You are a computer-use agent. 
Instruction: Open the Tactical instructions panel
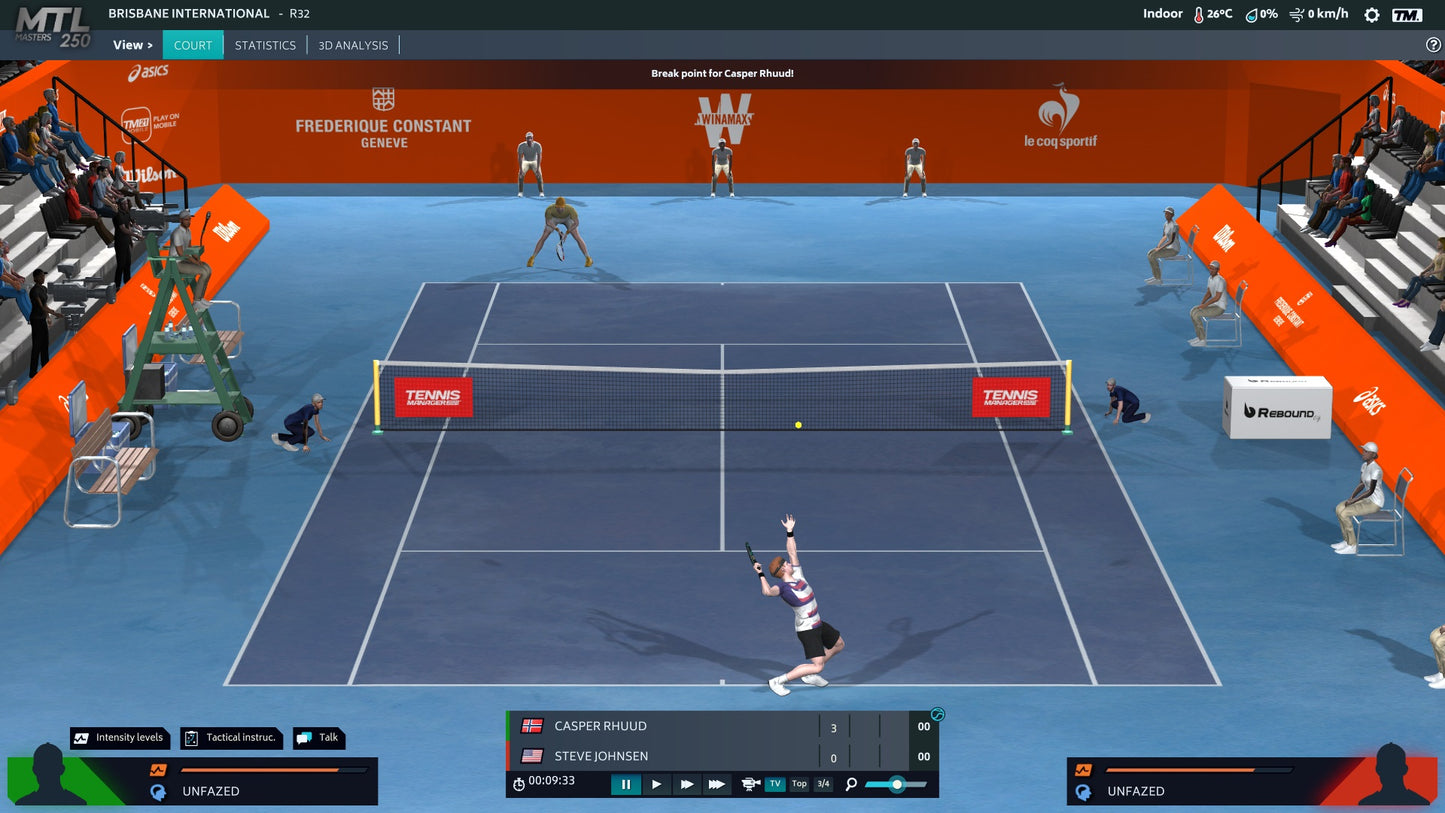pyautogui.click(x=230, y=738)
